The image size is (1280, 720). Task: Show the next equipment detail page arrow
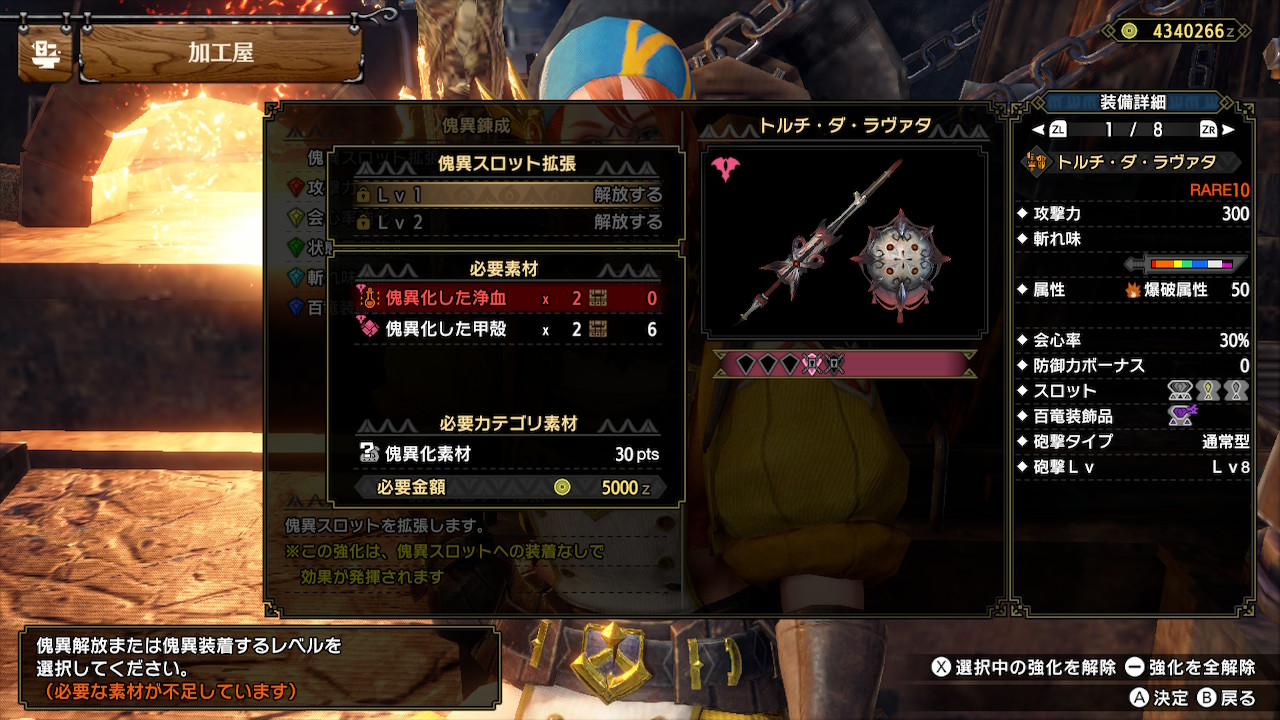click(x=1228, y=129)
